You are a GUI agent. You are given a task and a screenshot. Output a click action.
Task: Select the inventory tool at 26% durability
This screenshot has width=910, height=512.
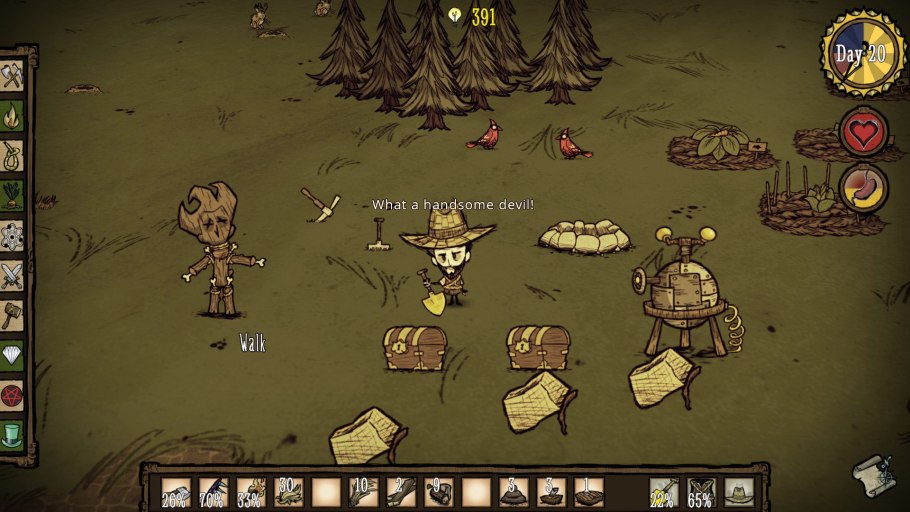(x=176, y=491)
